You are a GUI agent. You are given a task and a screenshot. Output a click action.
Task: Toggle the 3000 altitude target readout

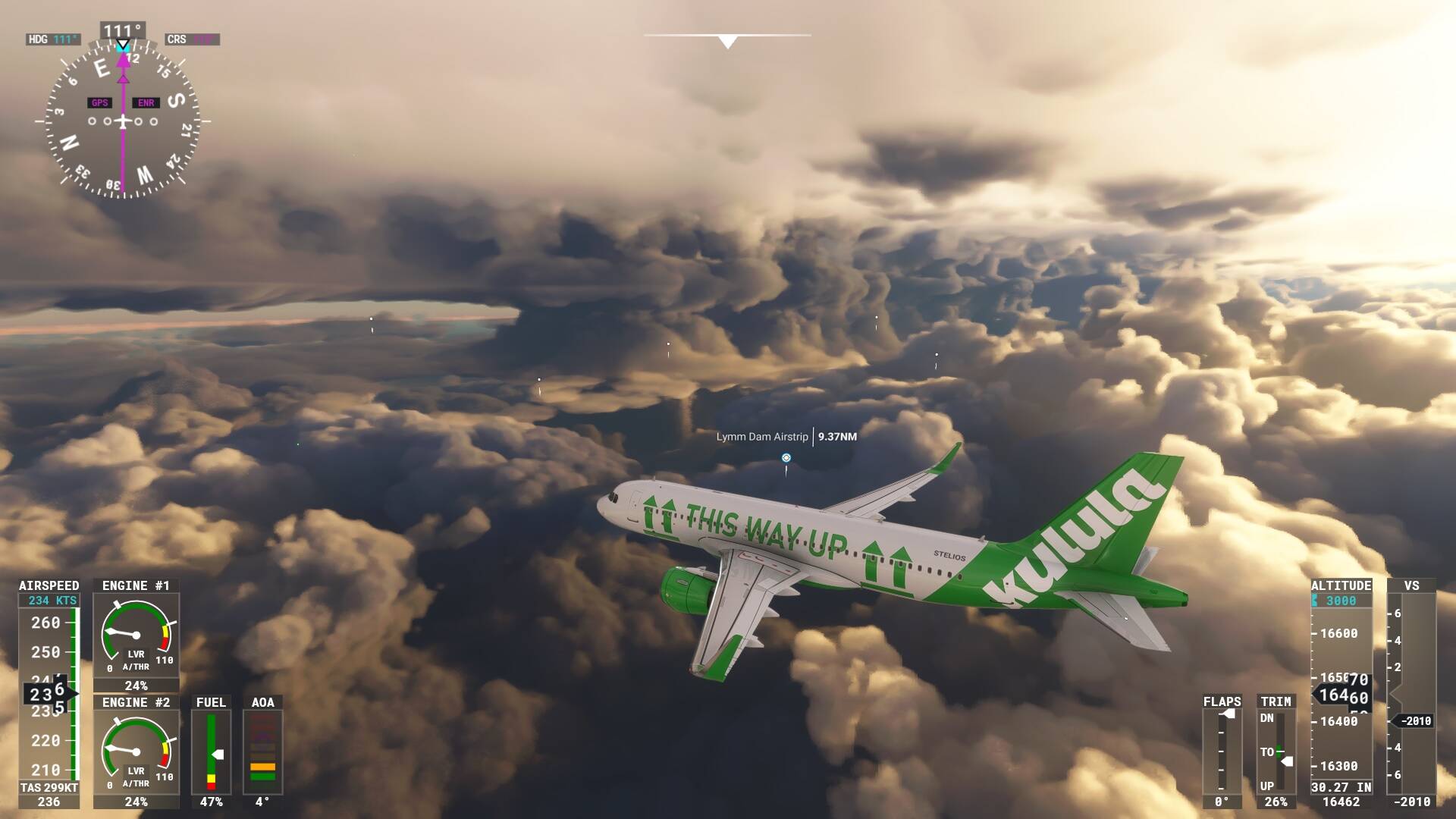[1341, 599]
